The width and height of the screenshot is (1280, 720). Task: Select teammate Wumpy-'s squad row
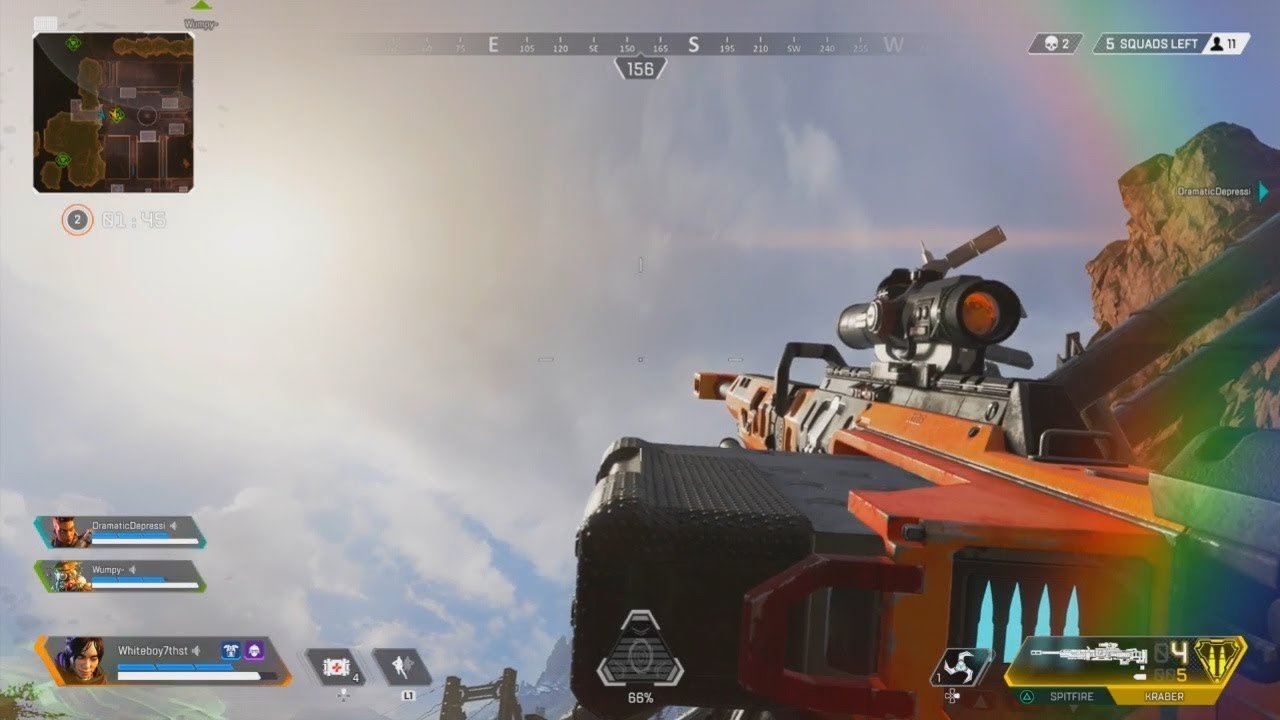pos(120,575)
